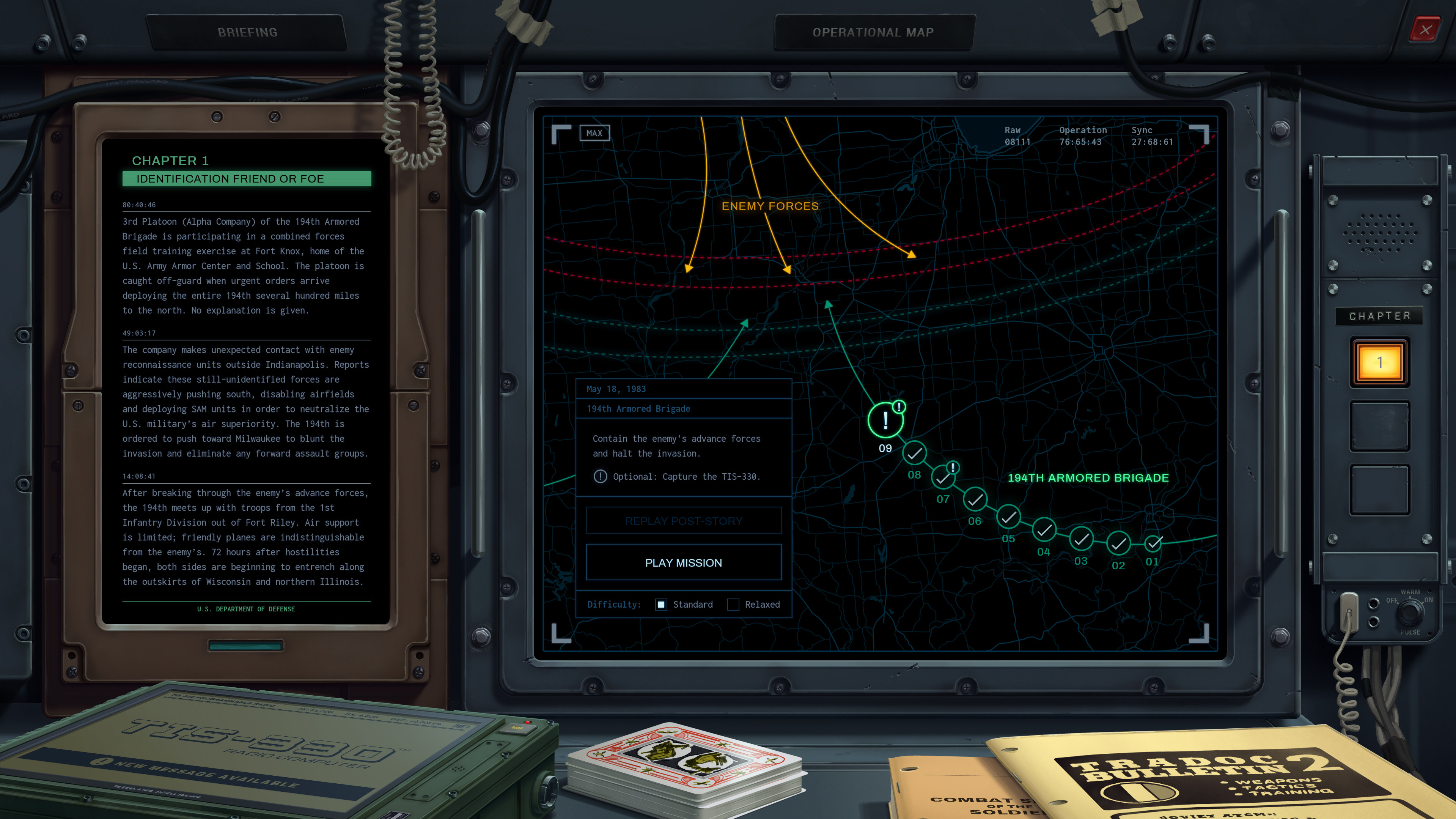The height and width of the screenshot is (819, 1456).
Task: Toggle the Standard difficulty checkbox
Action: click(x=661, y=604)
